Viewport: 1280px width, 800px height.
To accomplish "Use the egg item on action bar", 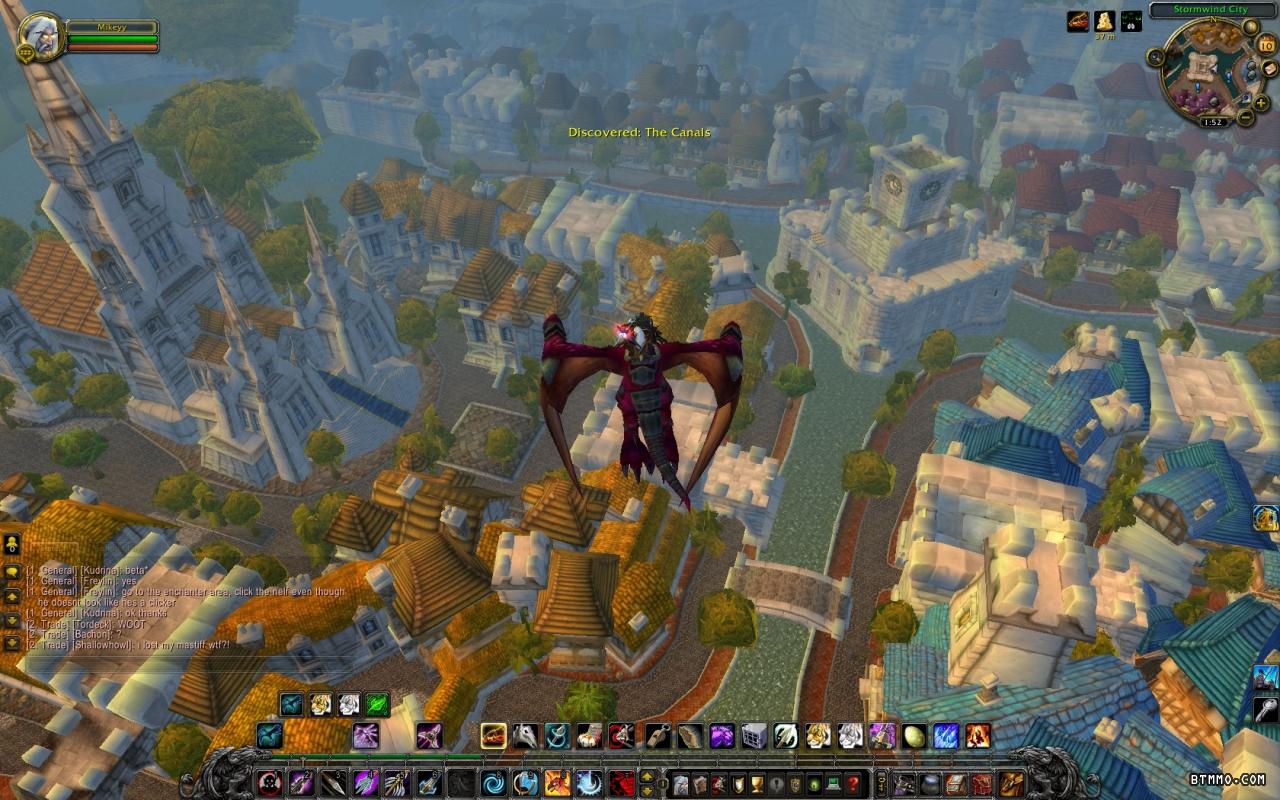I will [x=914, y=736].
